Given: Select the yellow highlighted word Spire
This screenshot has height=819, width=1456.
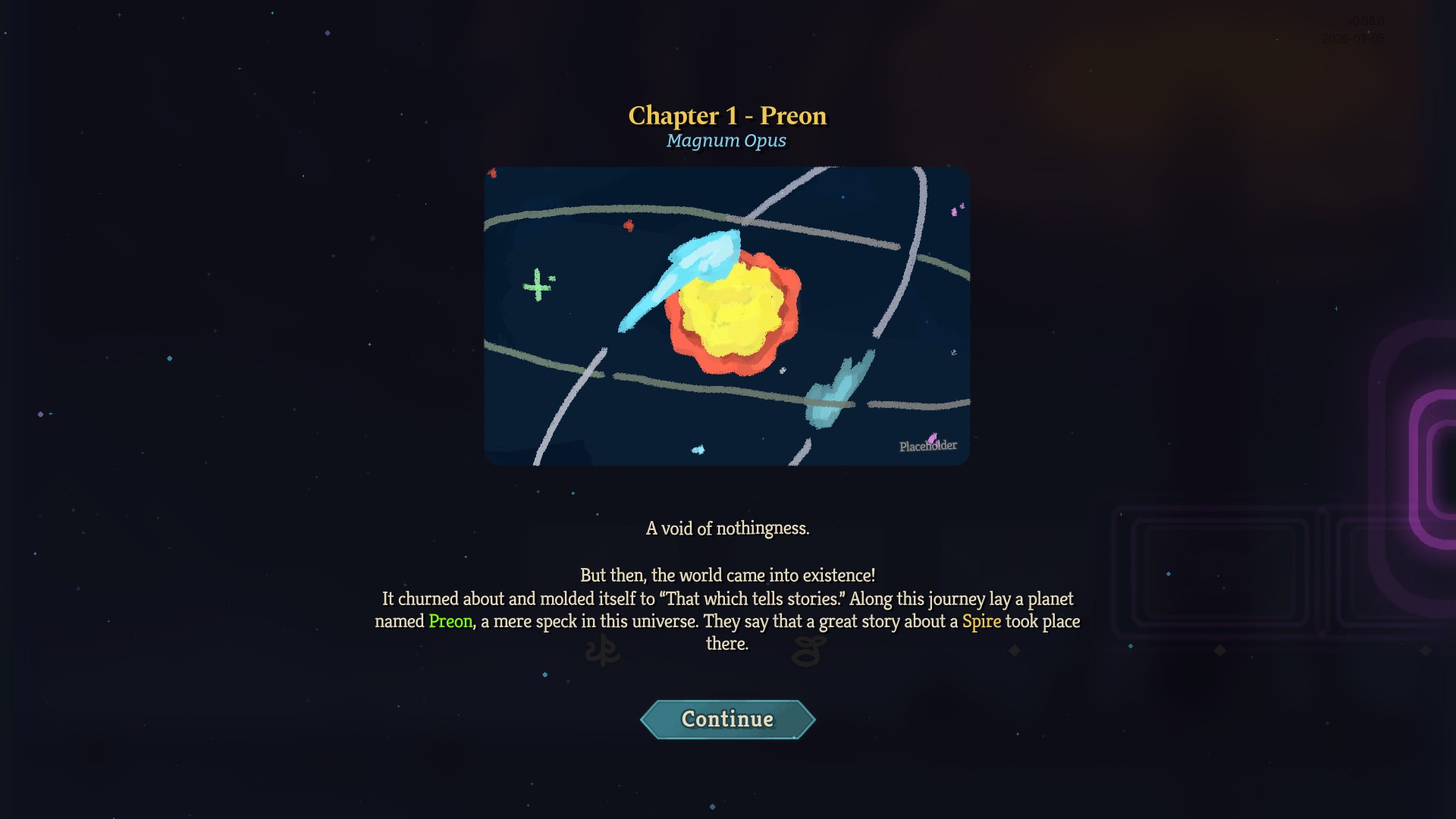Looking at the screenshot, I should (981, 621).
